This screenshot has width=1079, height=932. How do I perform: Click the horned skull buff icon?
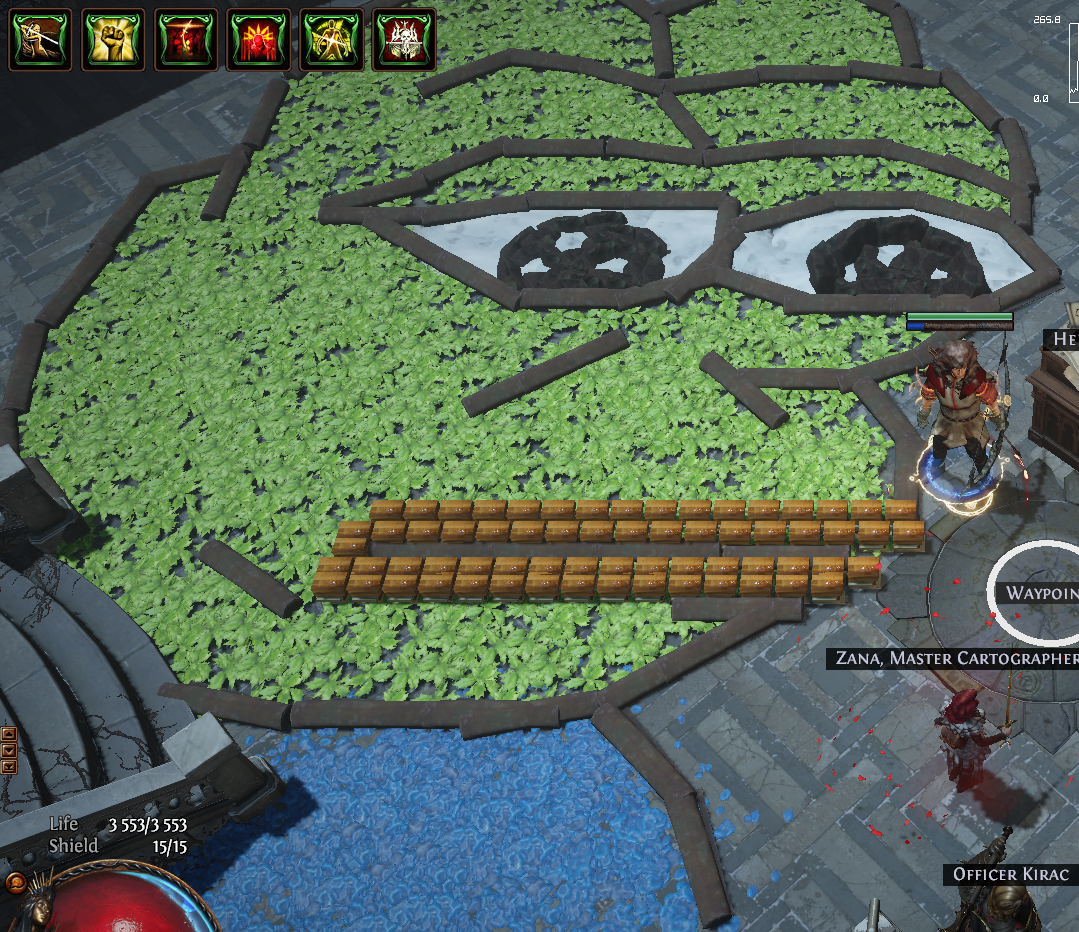pos(405,40)
